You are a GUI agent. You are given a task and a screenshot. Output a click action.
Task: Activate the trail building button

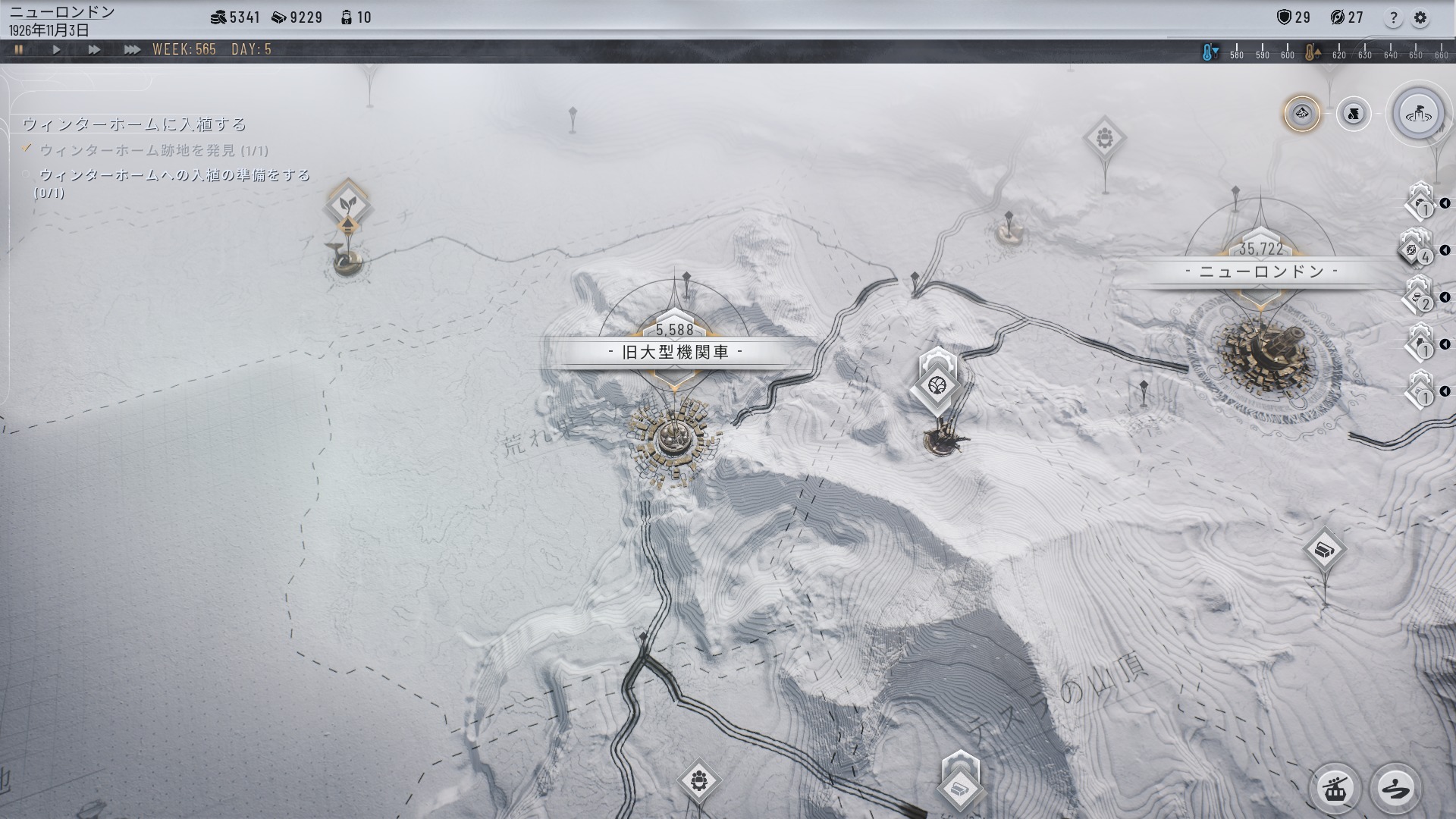pos(1395,789)
